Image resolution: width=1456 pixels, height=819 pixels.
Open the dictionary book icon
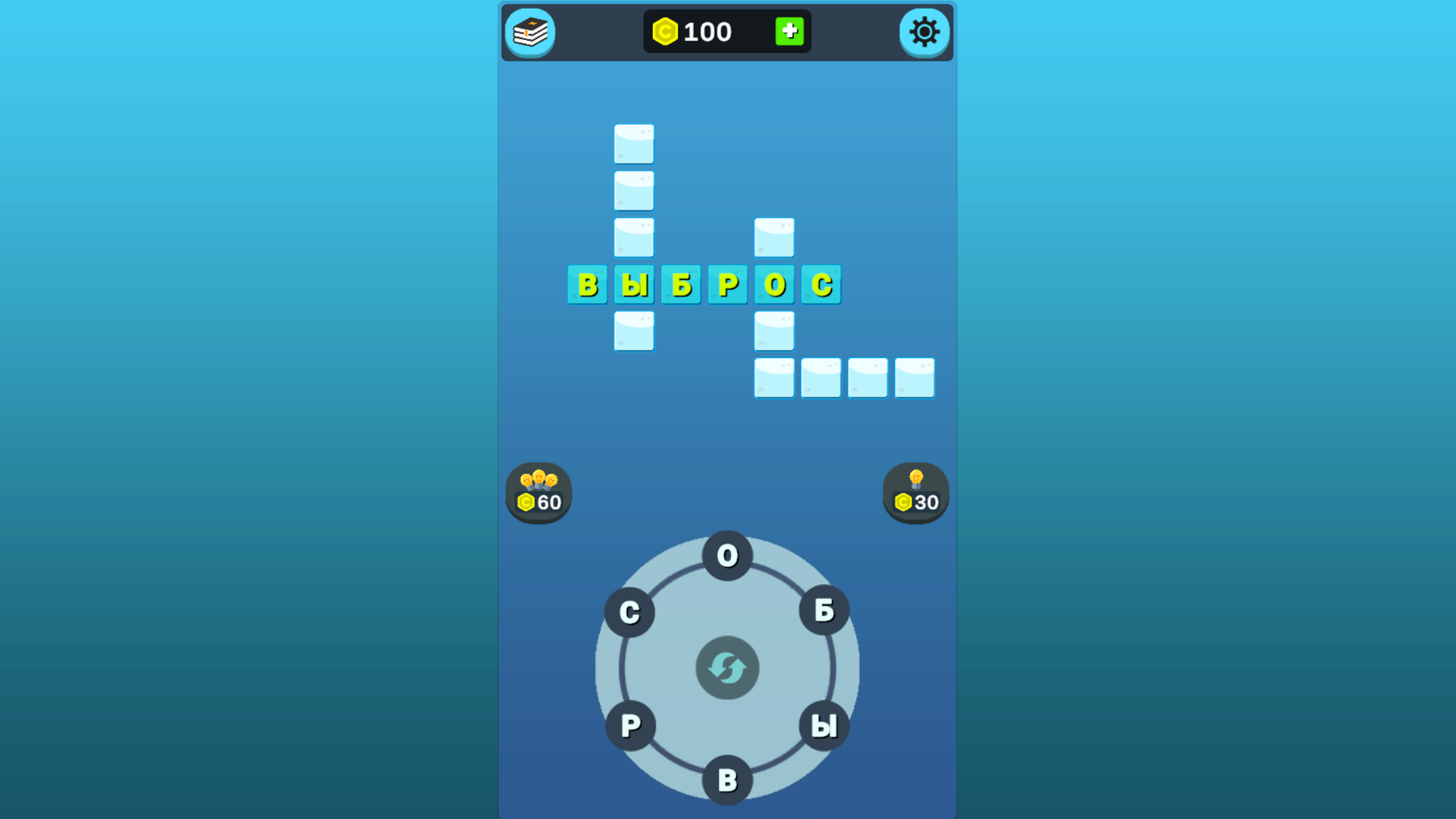pyautogui.click(x=530, y=33)
